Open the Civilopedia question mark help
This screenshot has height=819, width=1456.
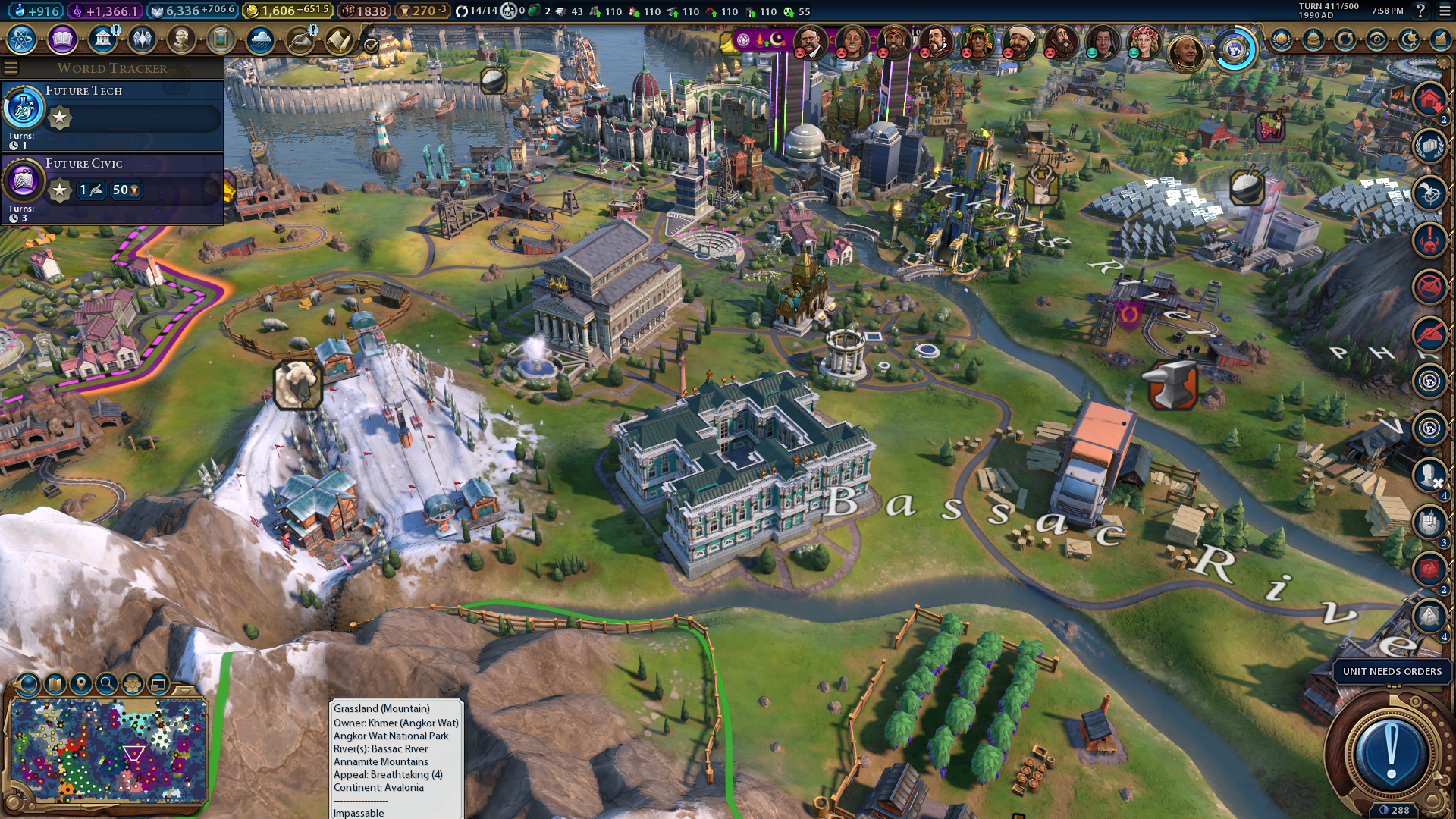(1420, 11)
